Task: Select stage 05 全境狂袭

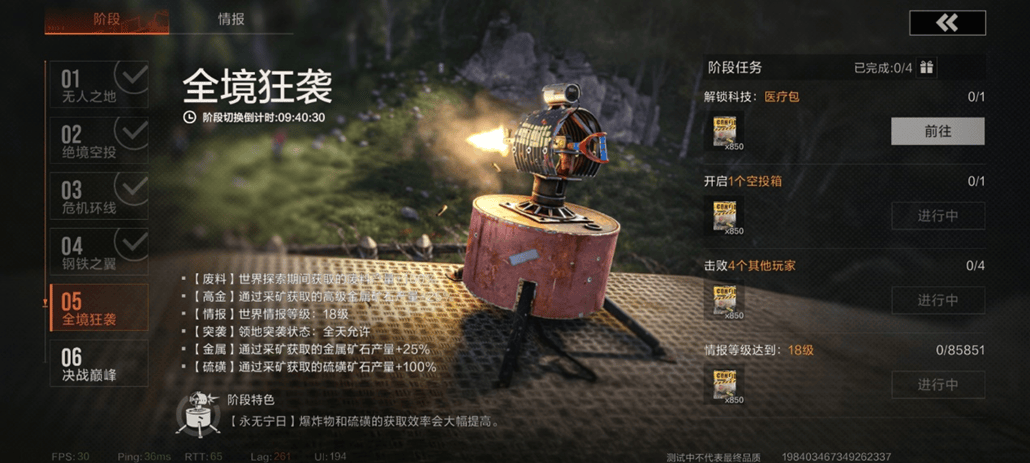Action: (98, 308)
